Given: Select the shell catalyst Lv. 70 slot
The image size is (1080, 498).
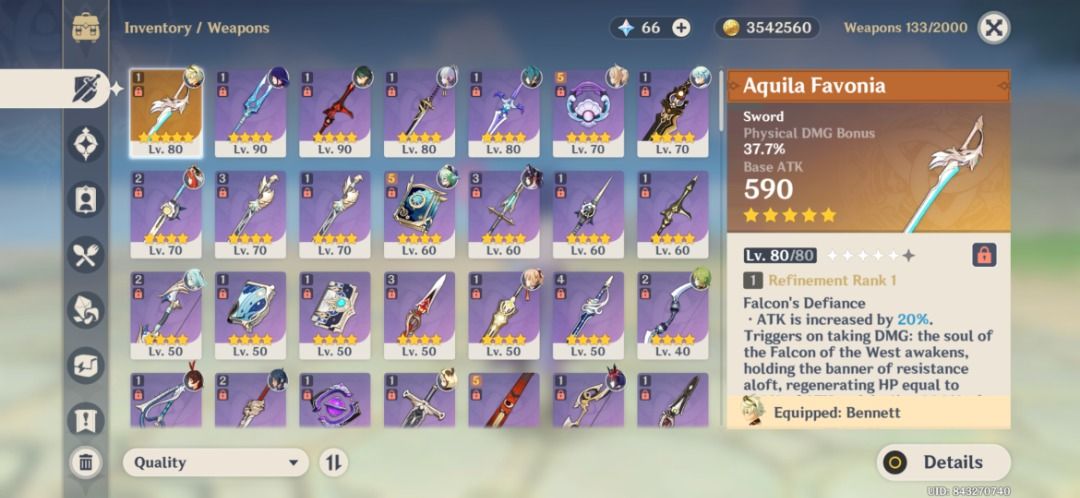Looking at the screenshot, I should (588, 112).
